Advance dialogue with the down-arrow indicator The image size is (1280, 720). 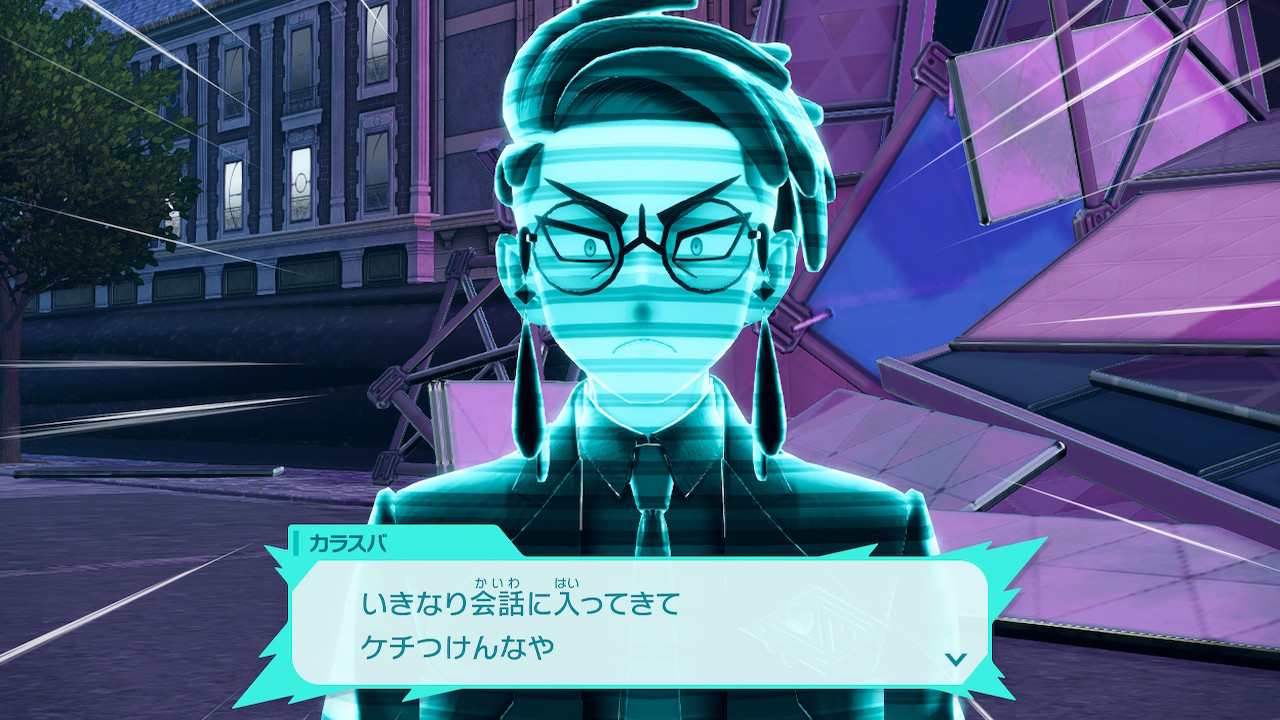(956, 658)
